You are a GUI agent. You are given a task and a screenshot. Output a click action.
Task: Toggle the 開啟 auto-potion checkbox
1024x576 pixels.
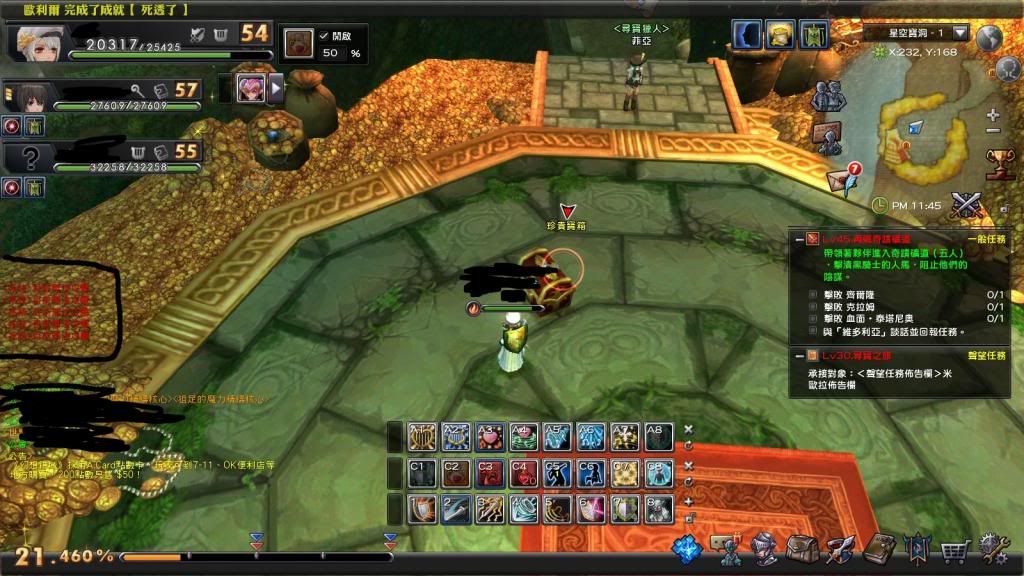[x=323, y=35]
